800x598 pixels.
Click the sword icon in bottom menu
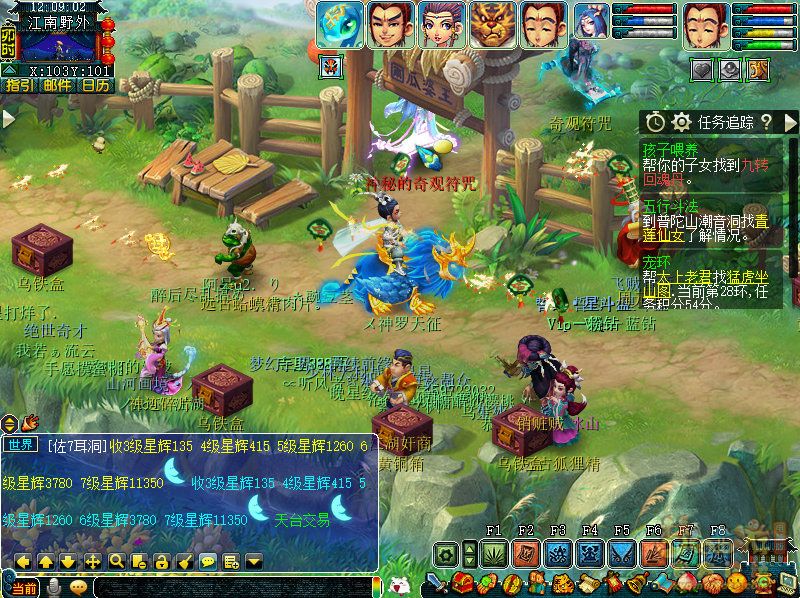pyautogui.click(x=434, y=584)
